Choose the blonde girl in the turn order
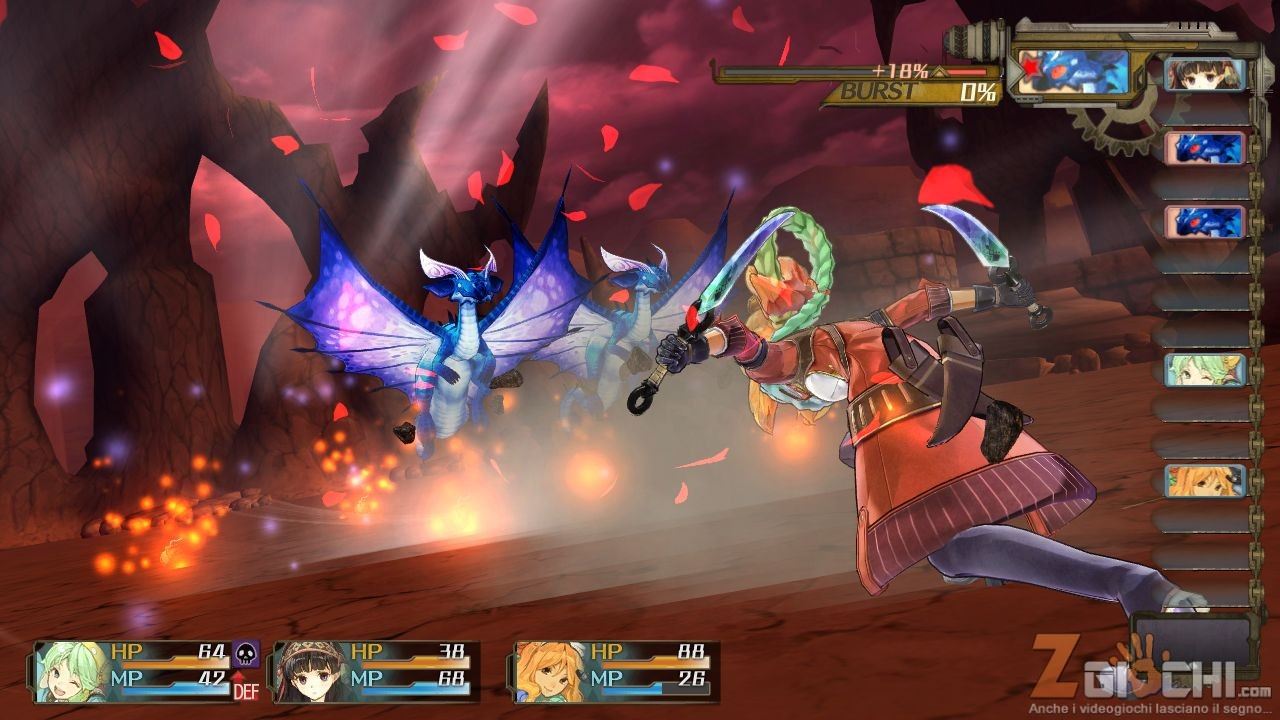Image resolution: width=1280 pixels, height=720 pixels. point(1205,481)
